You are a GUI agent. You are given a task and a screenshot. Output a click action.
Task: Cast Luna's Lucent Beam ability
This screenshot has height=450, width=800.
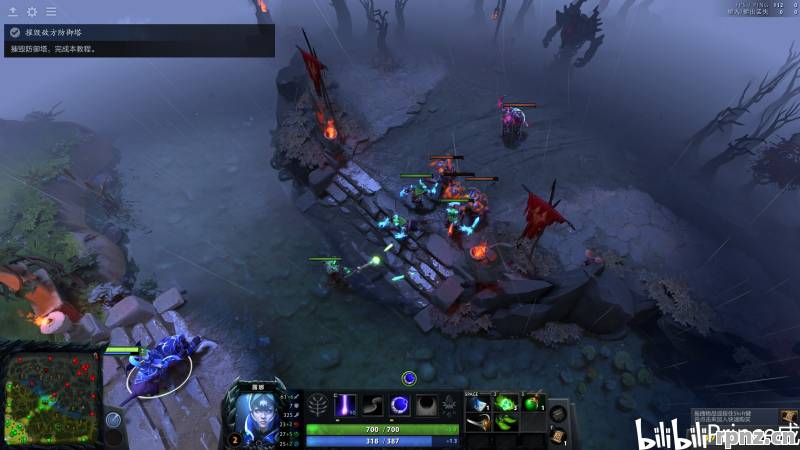click(347, 405)
